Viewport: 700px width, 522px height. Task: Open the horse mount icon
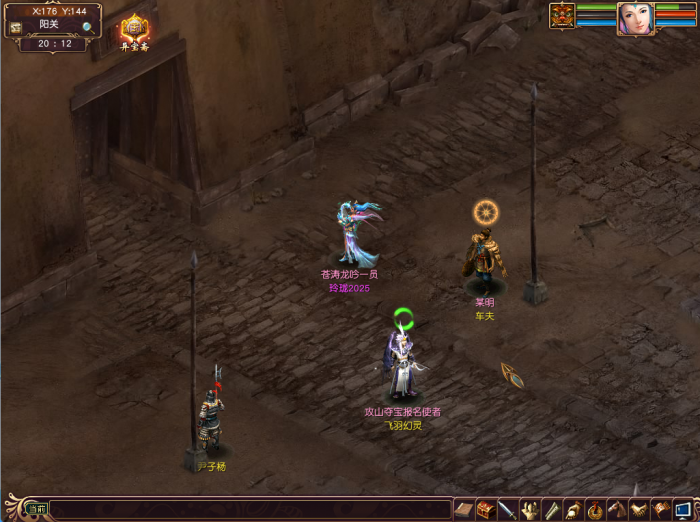click(616, 509)
